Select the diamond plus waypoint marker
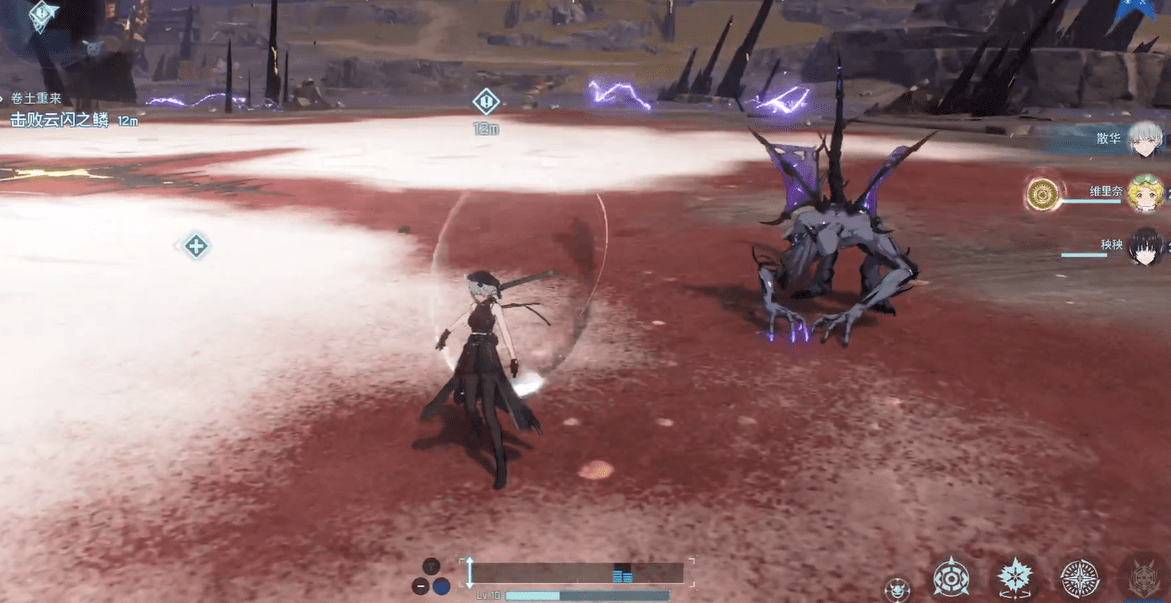Viewport: 1171px width, 603px height. click(x=196, y=246)
